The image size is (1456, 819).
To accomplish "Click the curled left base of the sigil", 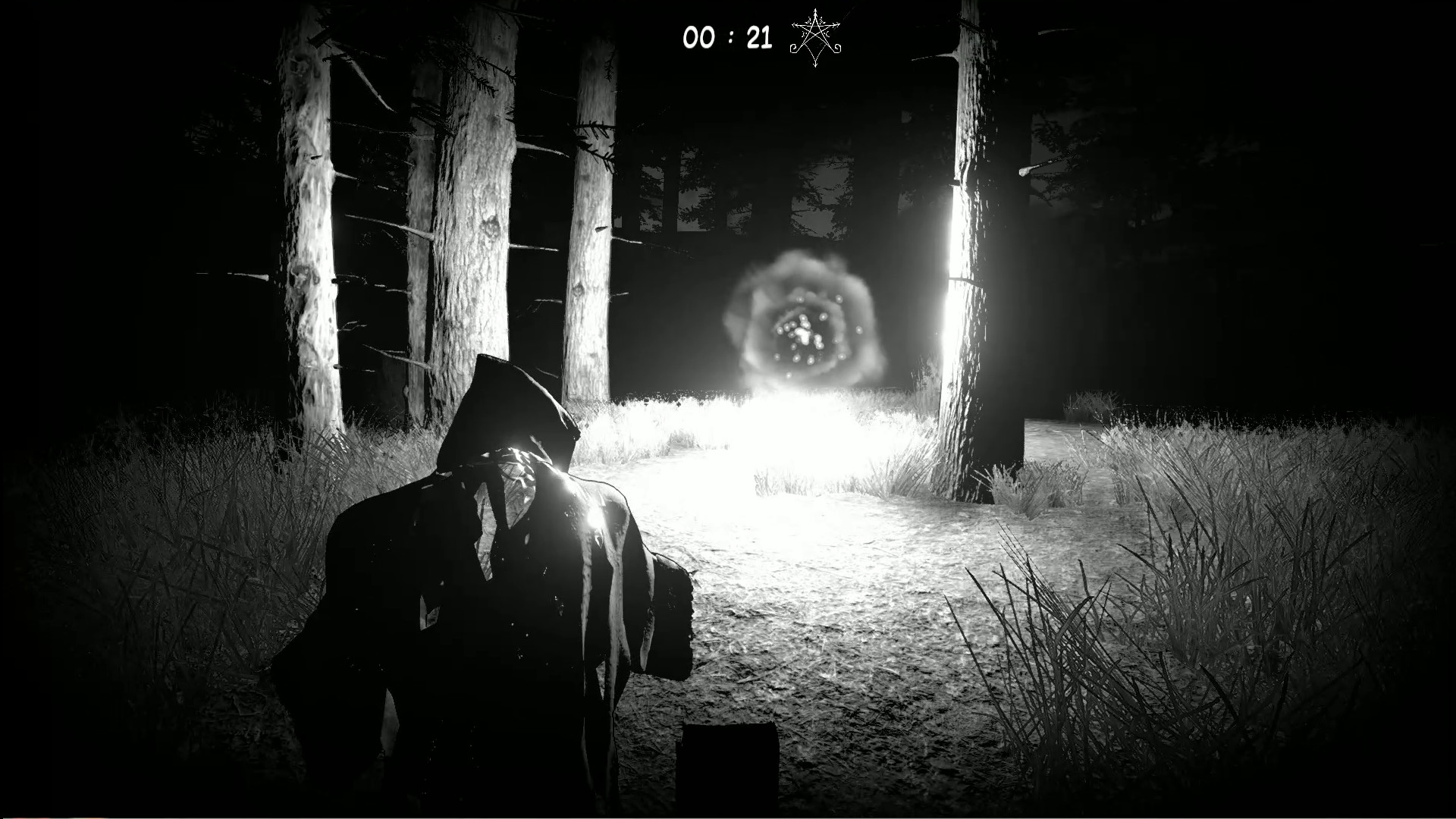I will [x=793, y=49].
